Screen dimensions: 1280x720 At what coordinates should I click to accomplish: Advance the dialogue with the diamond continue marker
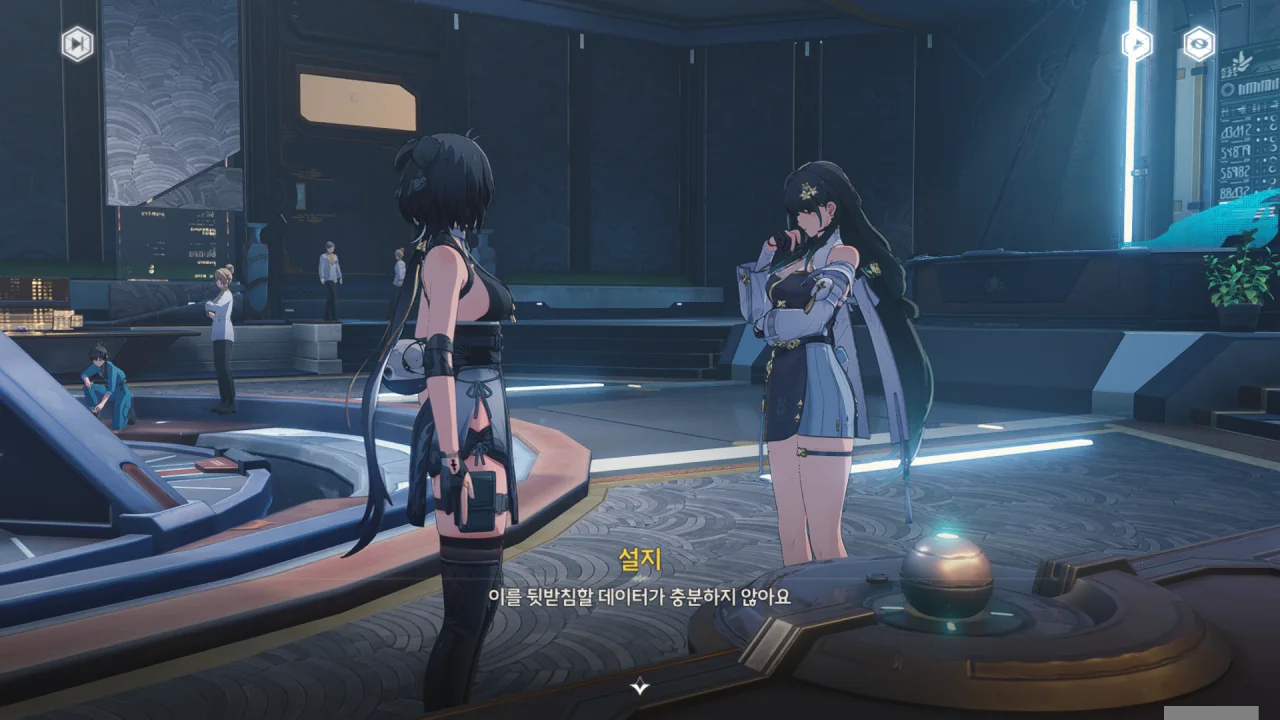[x=640, y=686]
